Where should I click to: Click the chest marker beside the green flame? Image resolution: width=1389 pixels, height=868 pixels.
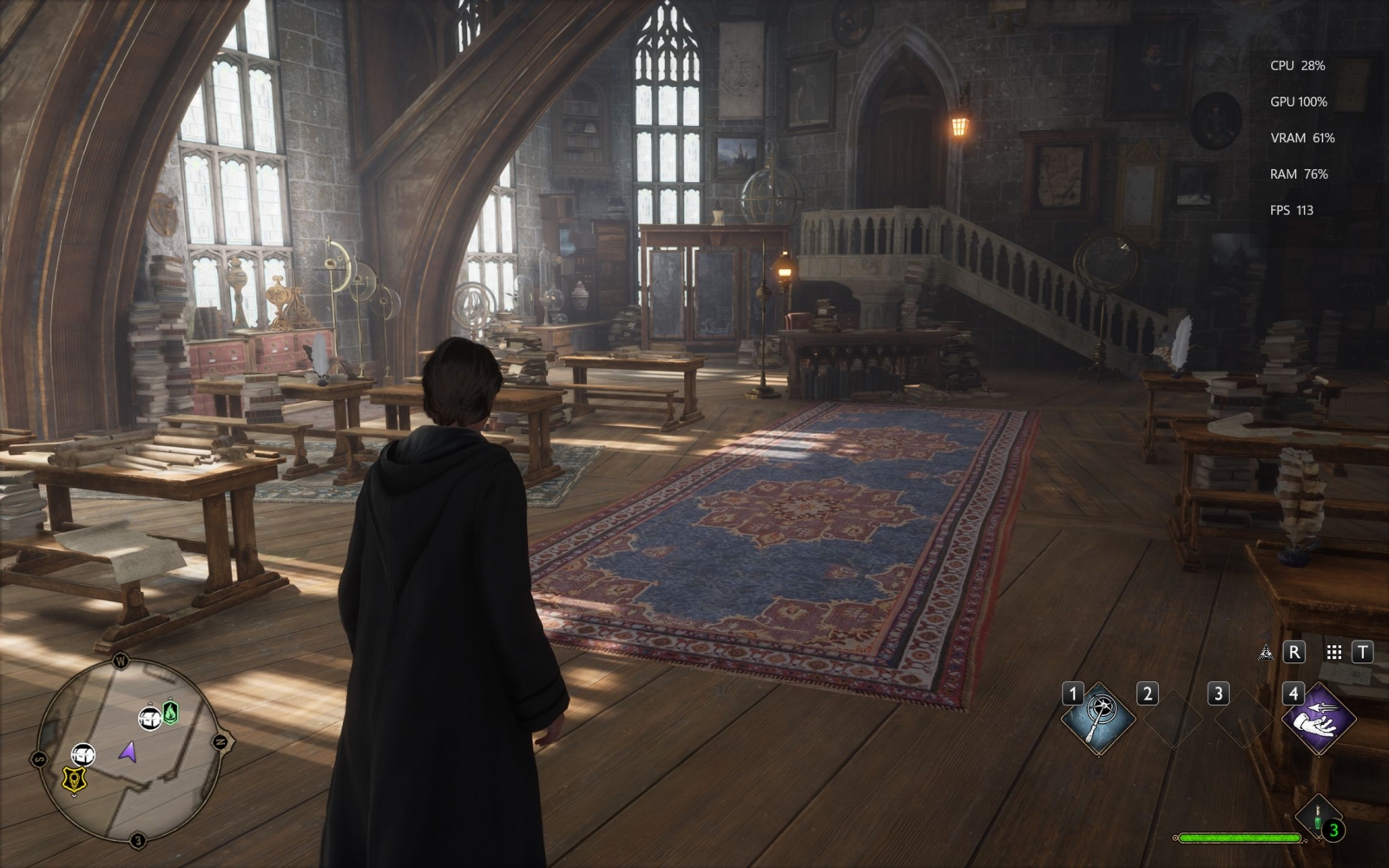point(150,718)
